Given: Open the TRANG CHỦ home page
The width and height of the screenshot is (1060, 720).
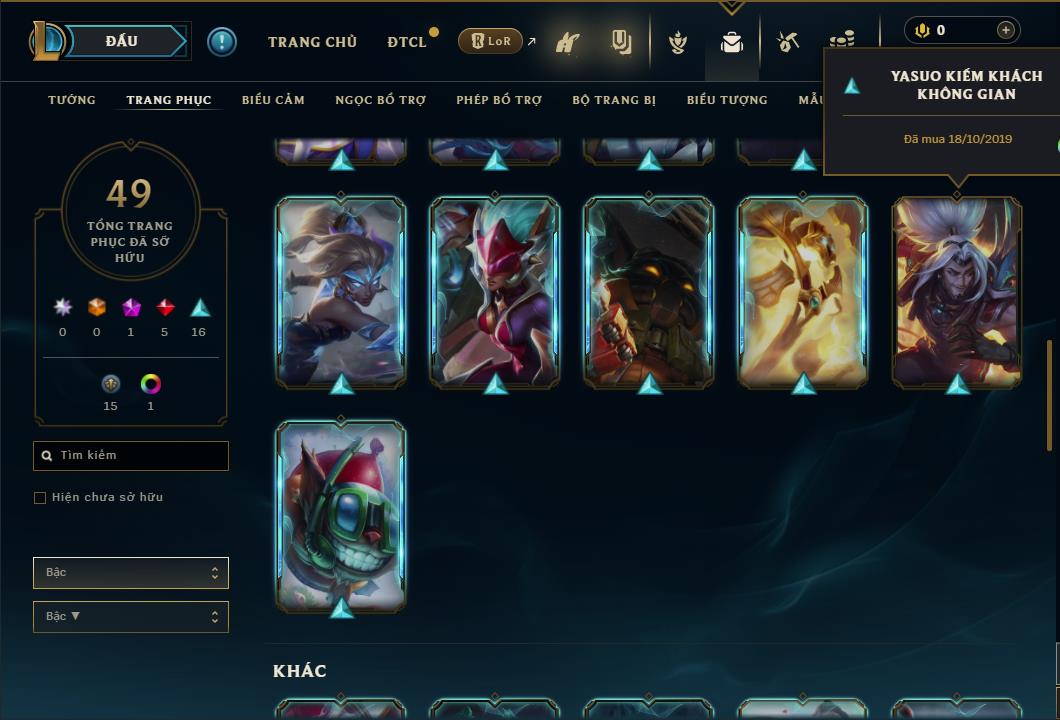Looking at the screenshot, I should pyautogui.click(x=312, y=42).
